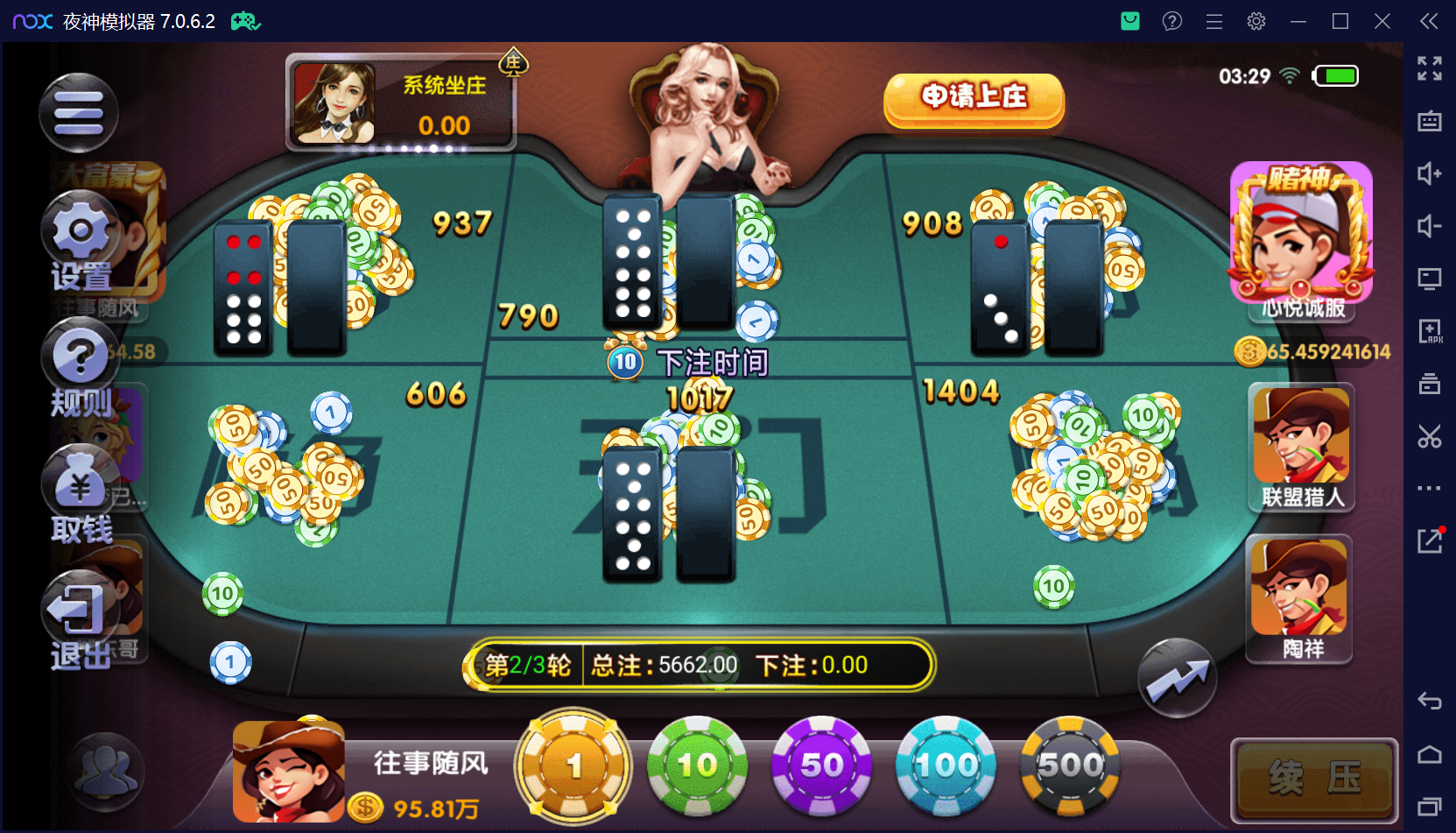Open the 设置 settings option

tap(81, 241)
